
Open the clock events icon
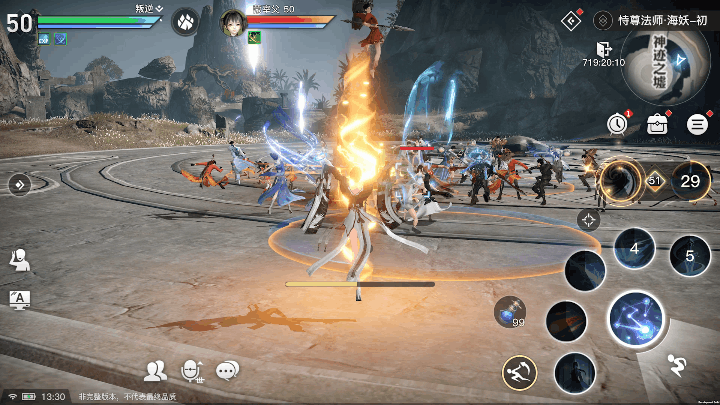coord(617,123)
